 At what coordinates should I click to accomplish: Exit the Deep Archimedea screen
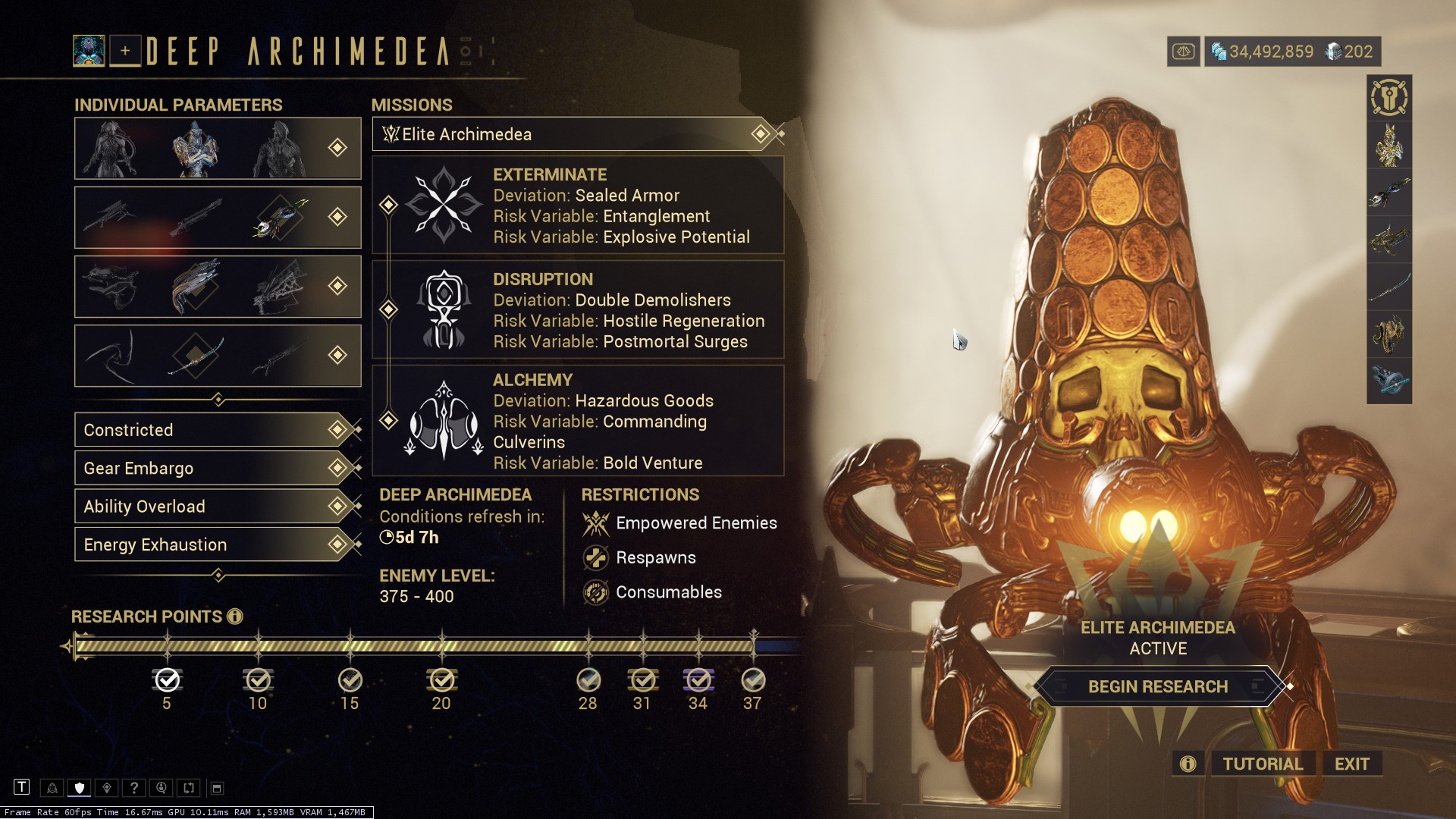(x=1351, y=764)
